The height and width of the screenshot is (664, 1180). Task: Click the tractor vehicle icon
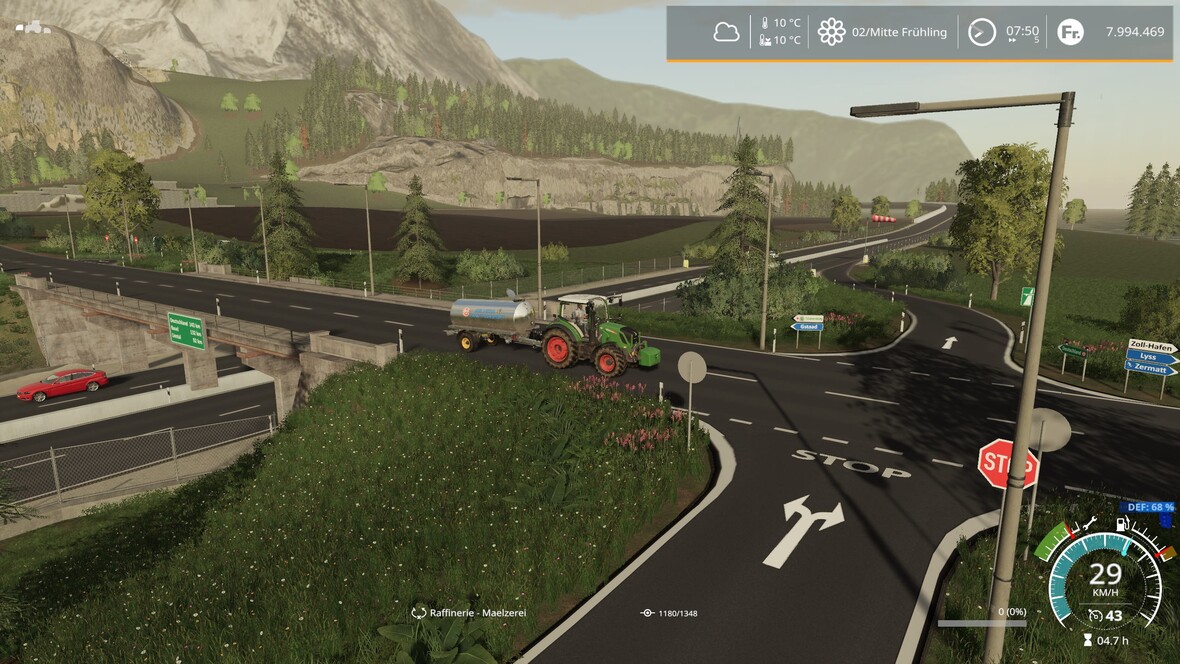33,27
